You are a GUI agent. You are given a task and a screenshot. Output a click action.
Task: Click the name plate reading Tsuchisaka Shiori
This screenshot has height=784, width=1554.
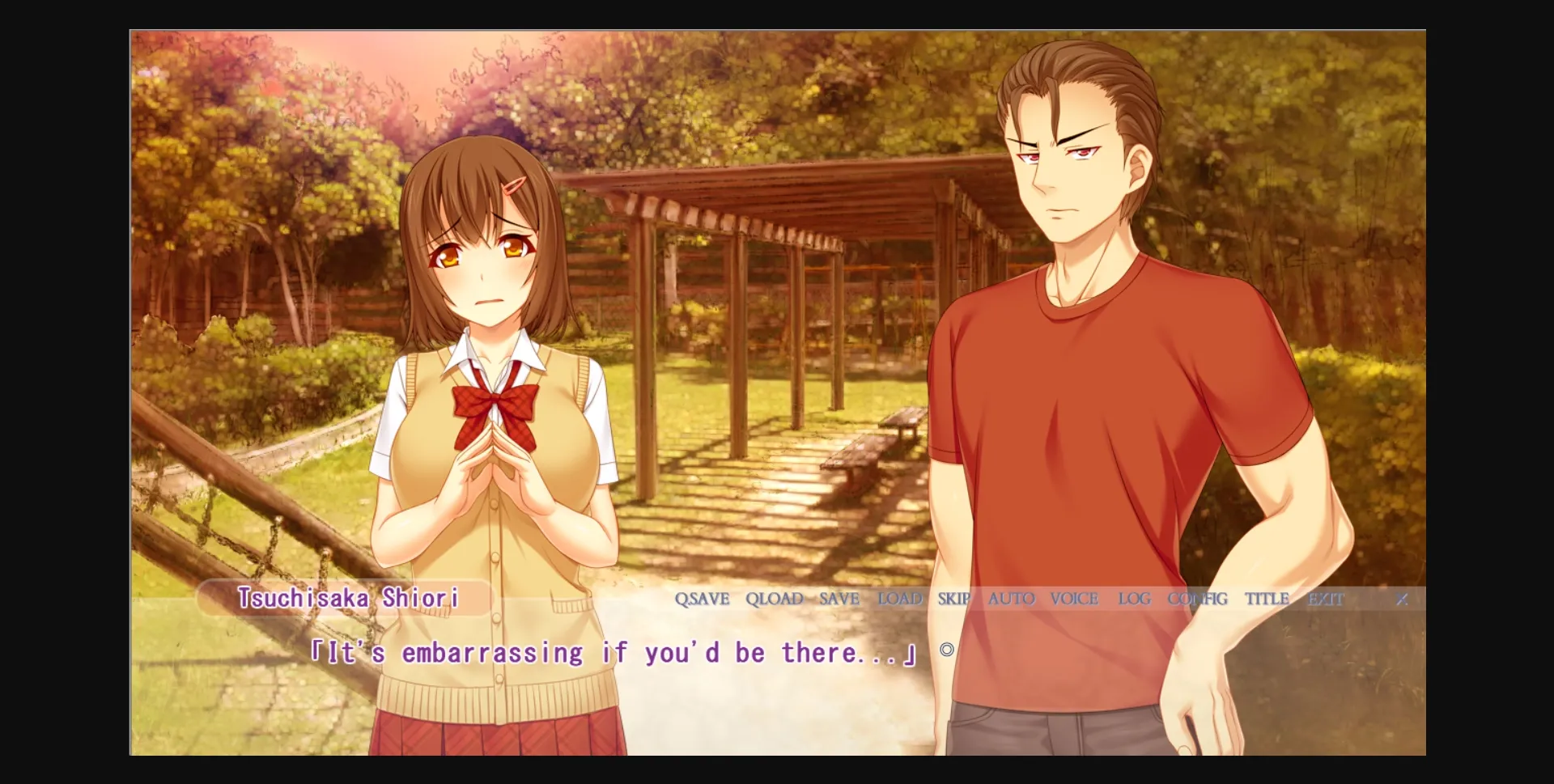(348, 599)
